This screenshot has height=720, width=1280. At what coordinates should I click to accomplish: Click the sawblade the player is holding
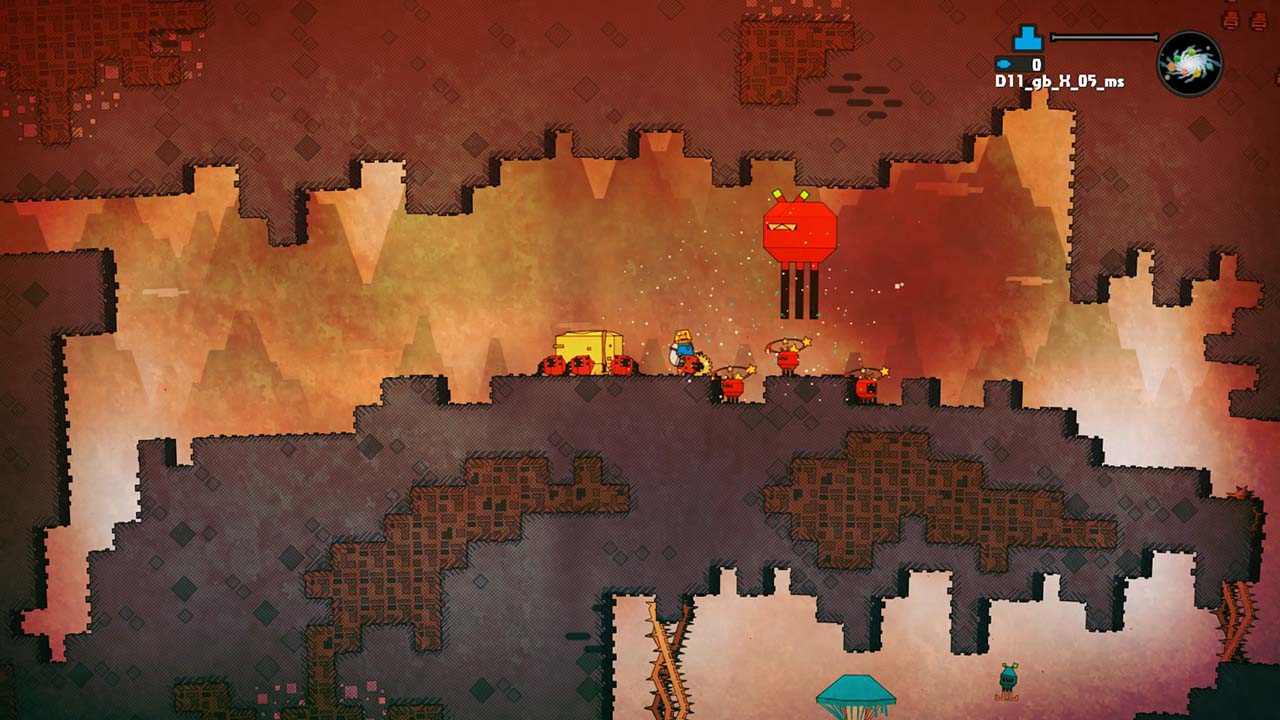pos(702,365)
